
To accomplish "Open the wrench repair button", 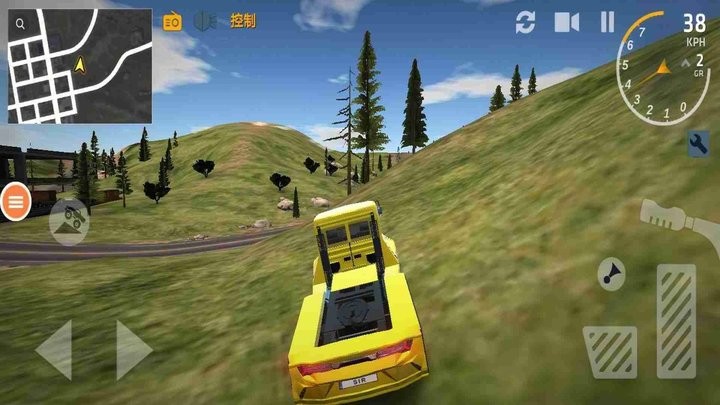I will click(698, 145).
